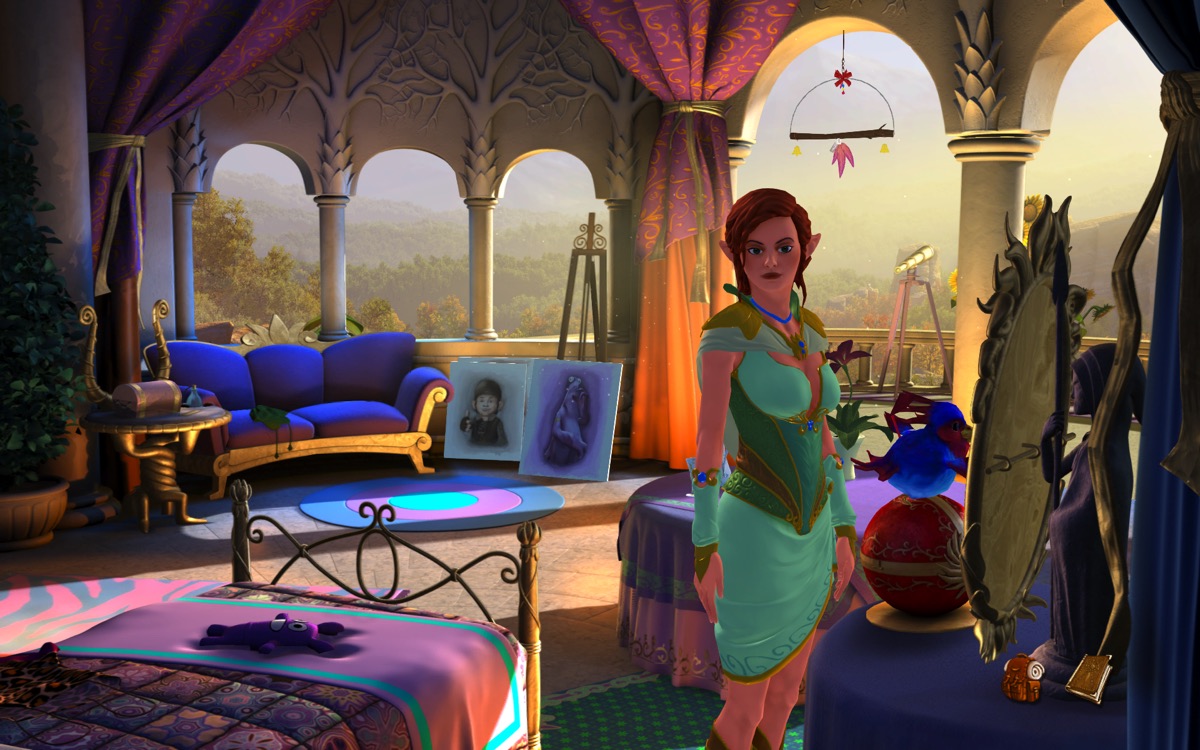Open the backpack inventory icon
Image resolution: width=1200 pixels, height=750 pixels.
pyautogui.click(x=1023, y=677)
